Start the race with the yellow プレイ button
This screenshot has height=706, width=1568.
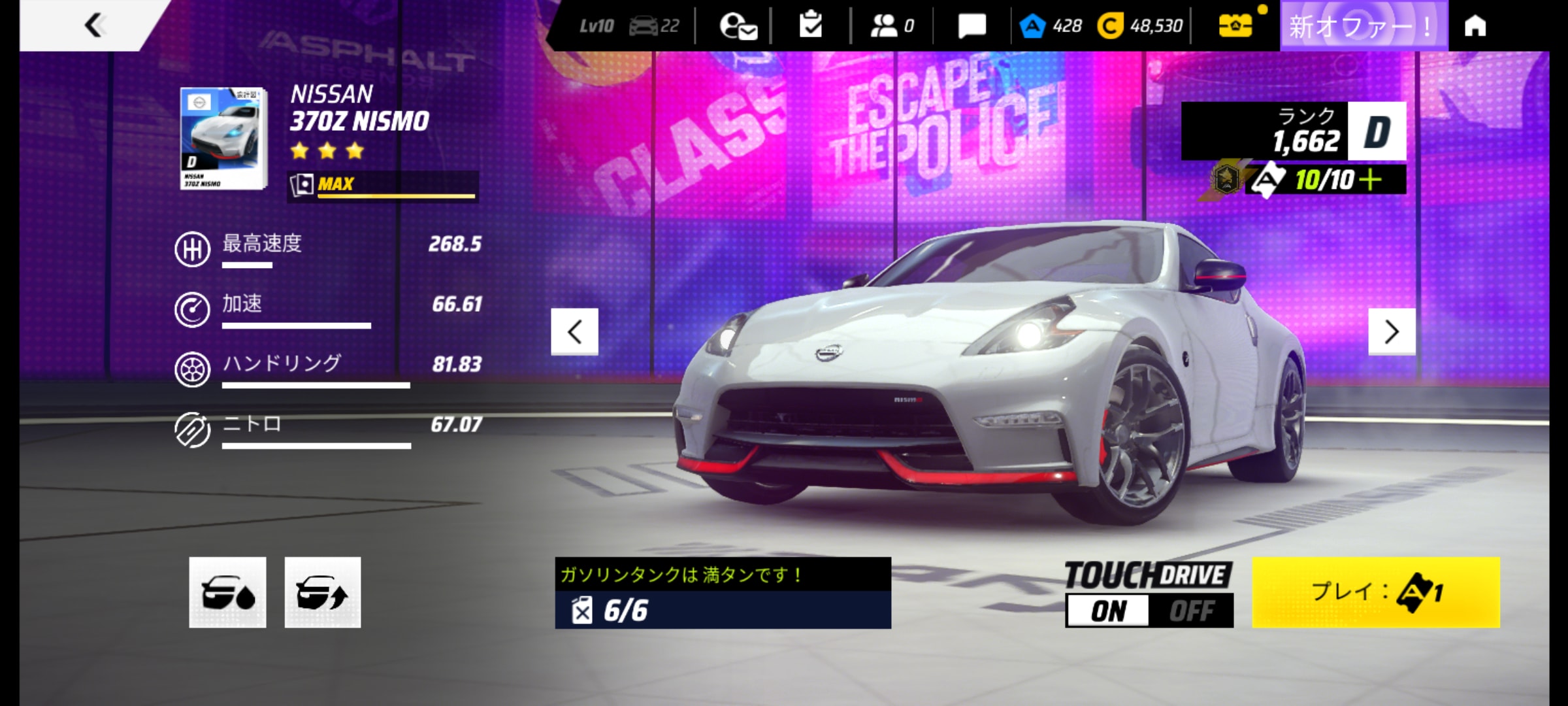pos(1375,592)
